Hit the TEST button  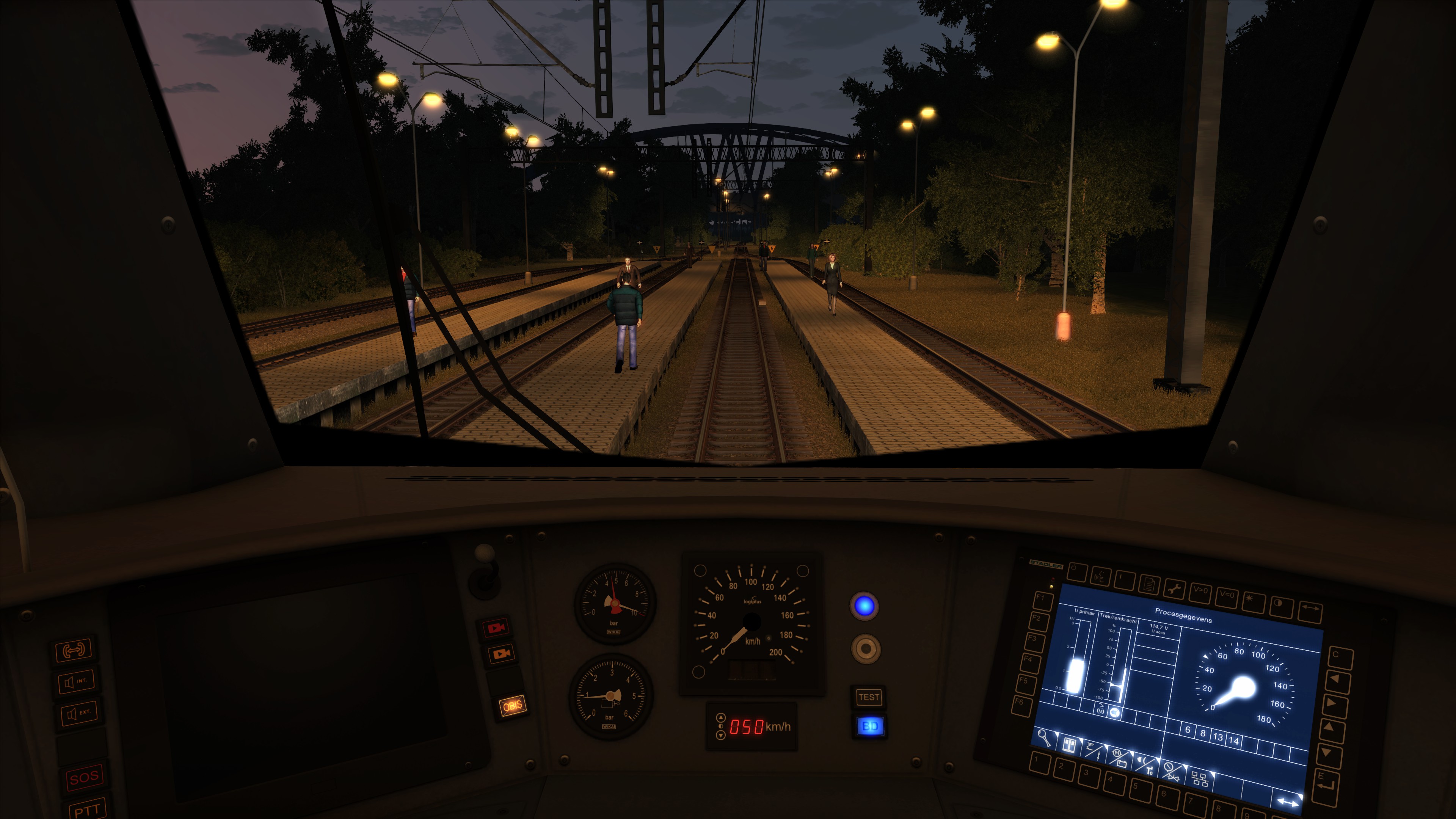pos(868,697)
